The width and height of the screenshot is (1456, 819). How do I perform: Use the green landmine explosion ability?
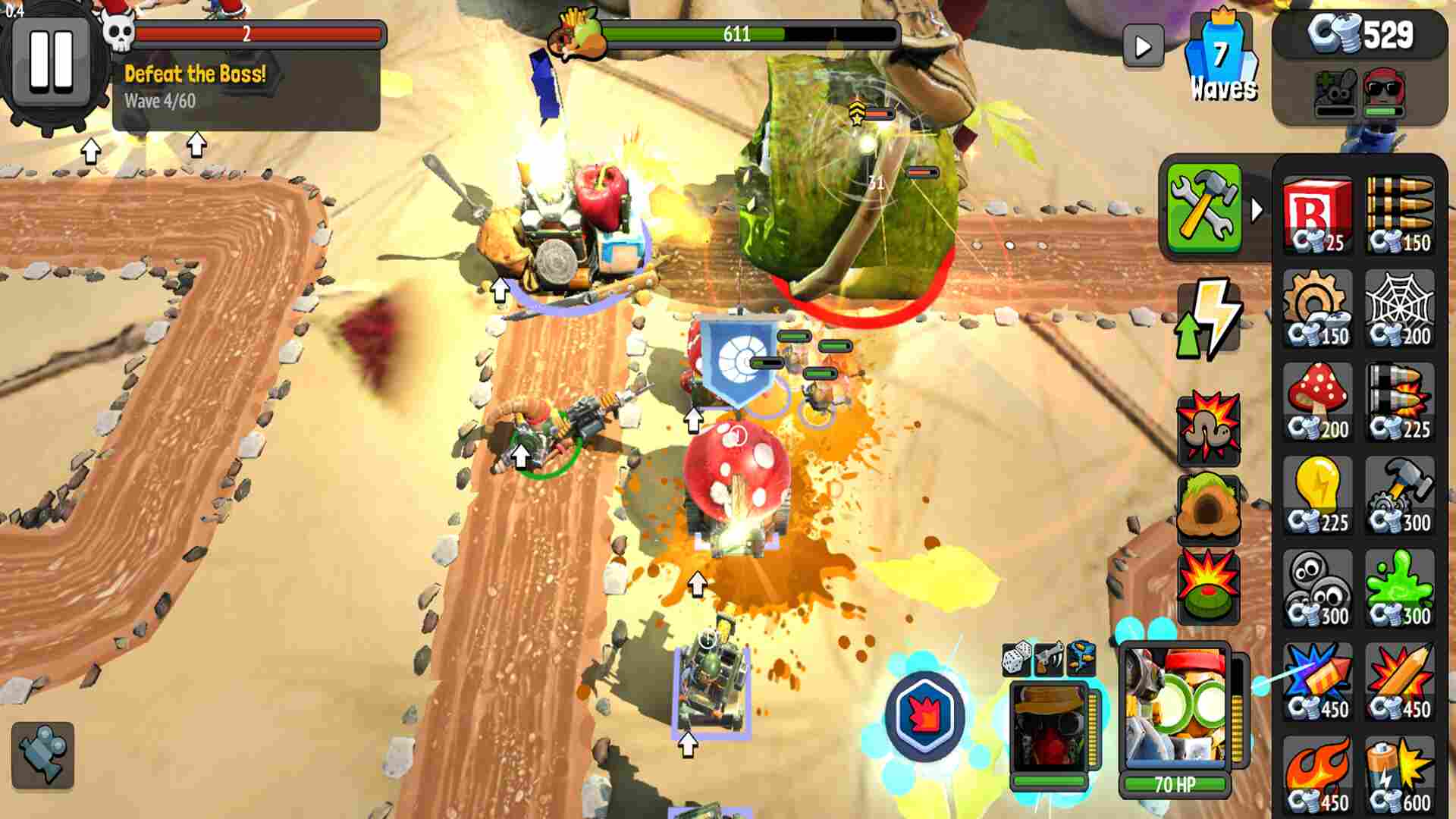[1208, 586]
